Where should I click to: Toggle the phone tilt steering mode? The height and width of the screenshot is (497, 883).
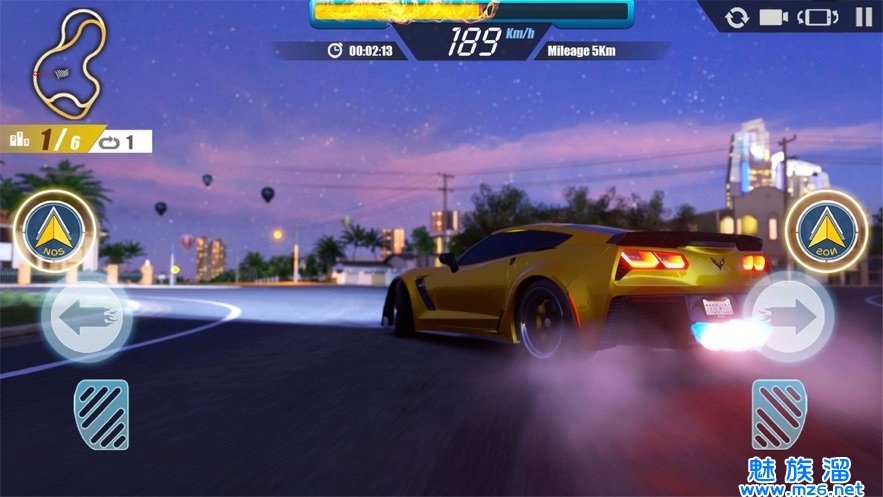[818, 17]
